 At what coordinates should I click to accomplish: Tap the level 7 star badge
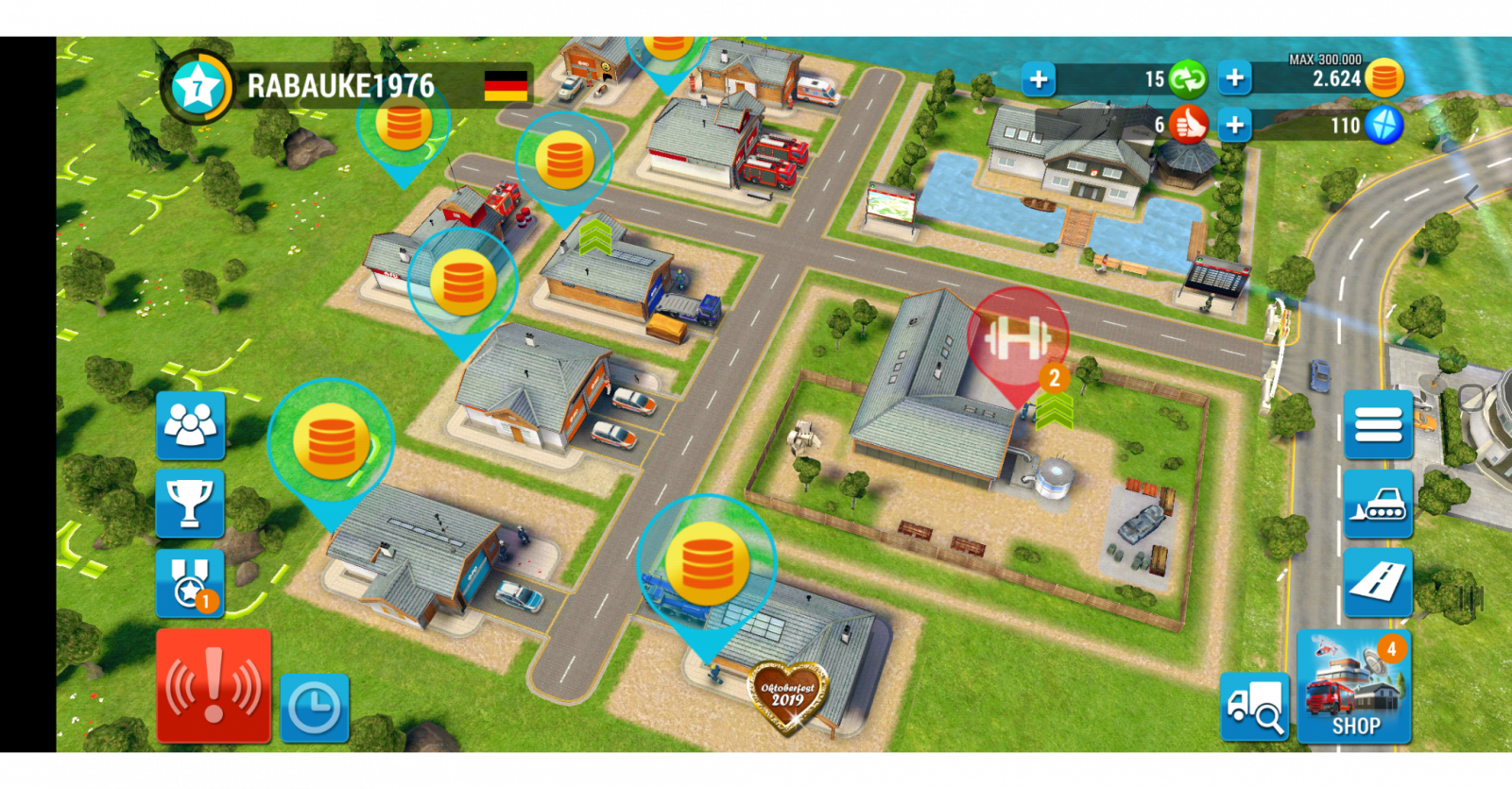(x=197, y=89)
